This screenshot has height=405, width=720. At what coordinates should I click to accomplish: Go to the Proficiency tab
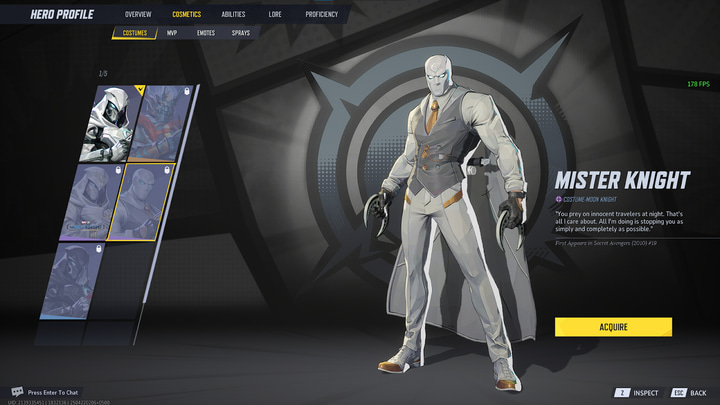click(321, 15)
